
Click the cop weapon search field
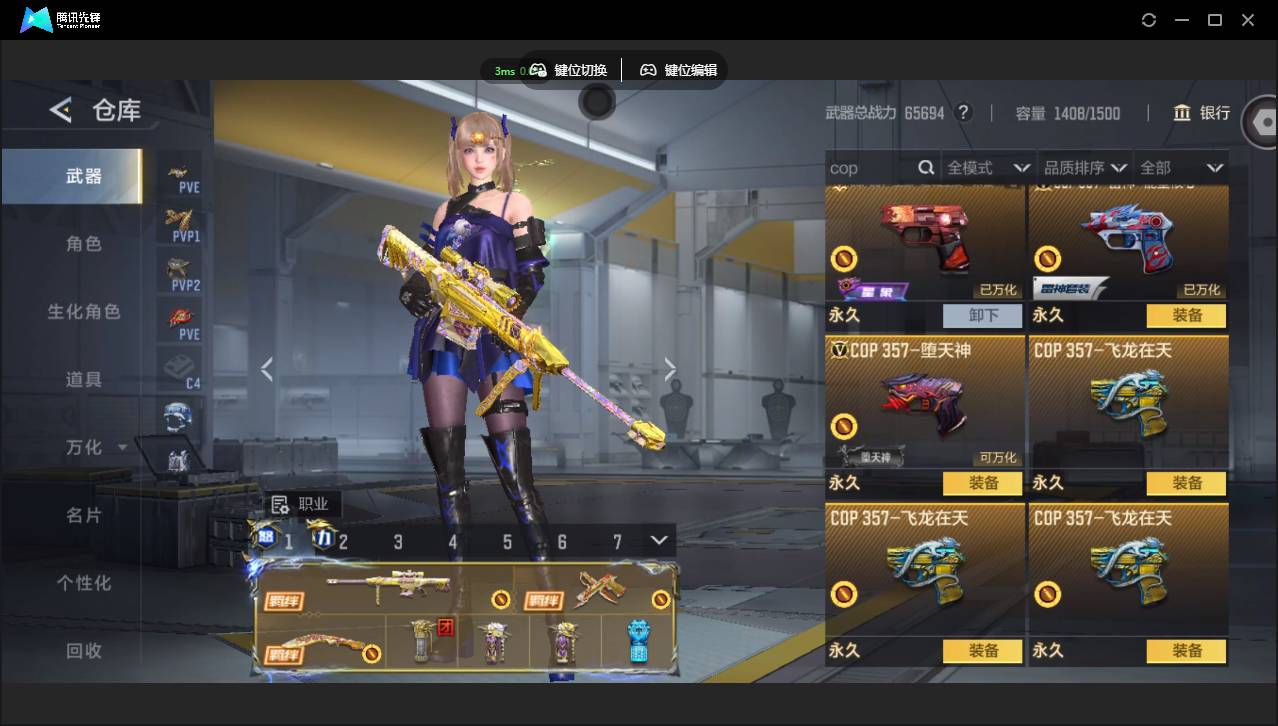point(870,168)
